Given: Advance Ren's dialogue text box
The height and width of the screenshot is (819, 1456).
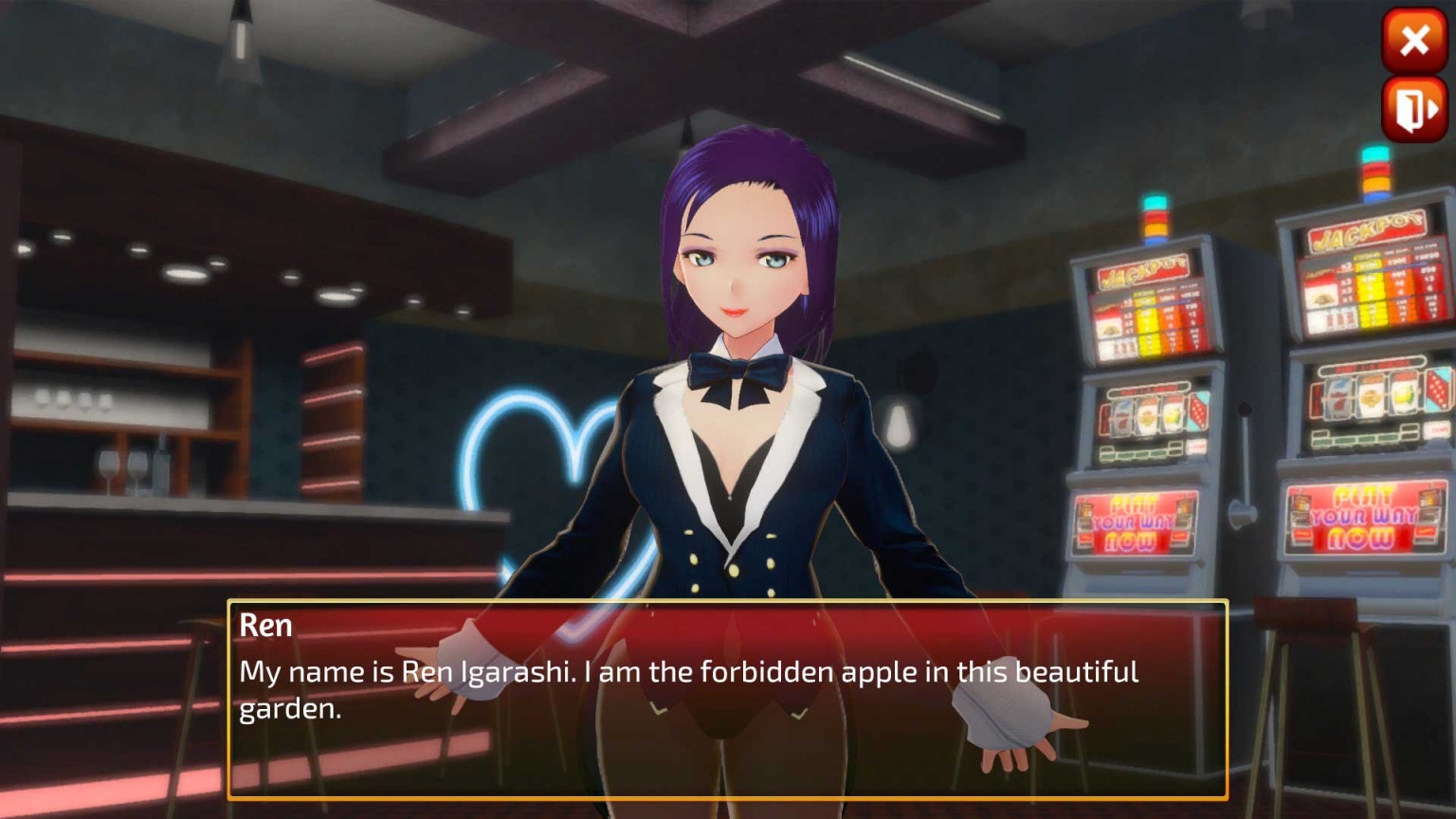Looking at the screenshot, I should click(x=727, y=700).
